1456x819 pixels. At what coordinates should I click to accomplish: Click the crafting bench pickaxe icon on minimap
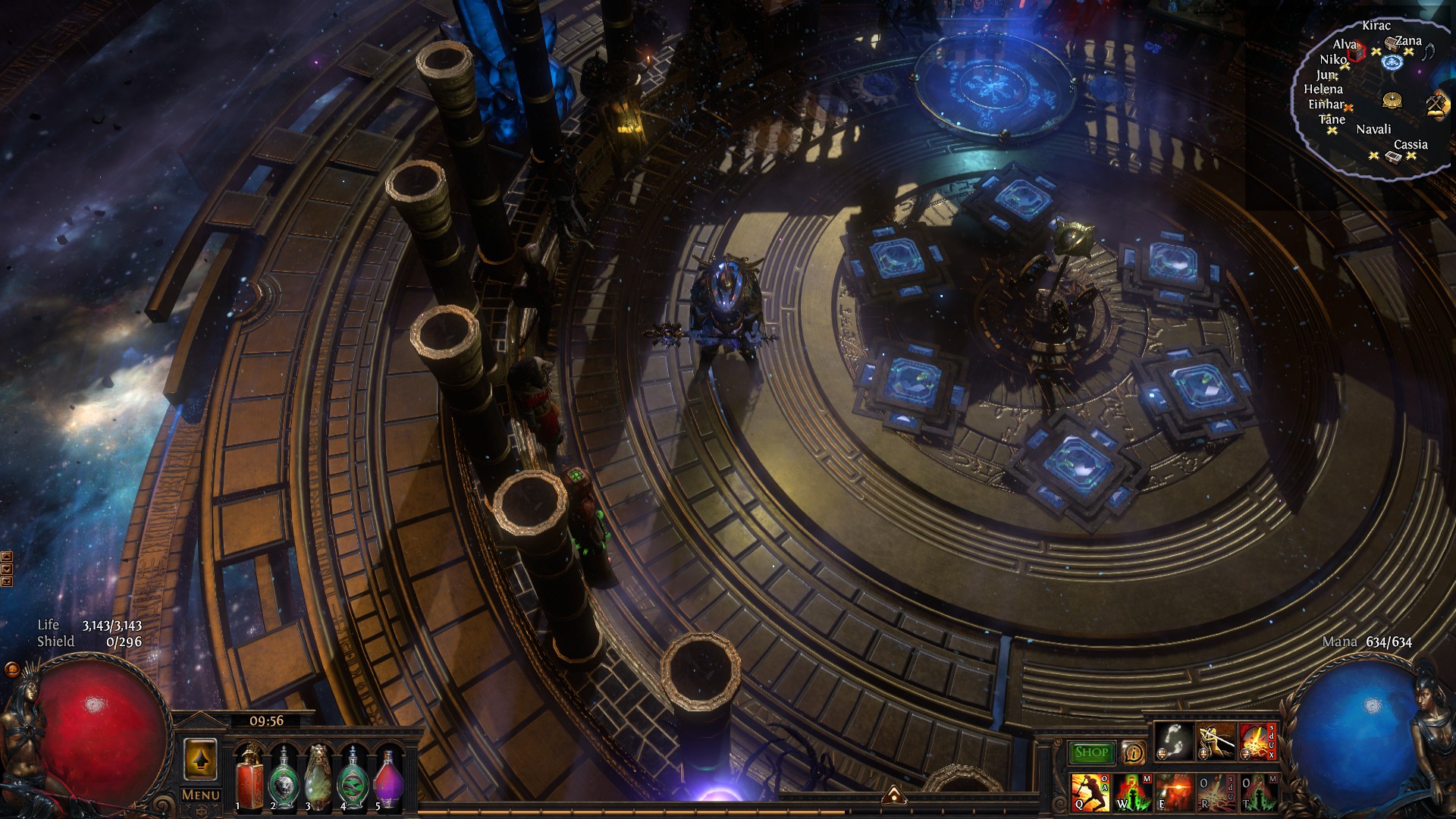pos(1436,104)
